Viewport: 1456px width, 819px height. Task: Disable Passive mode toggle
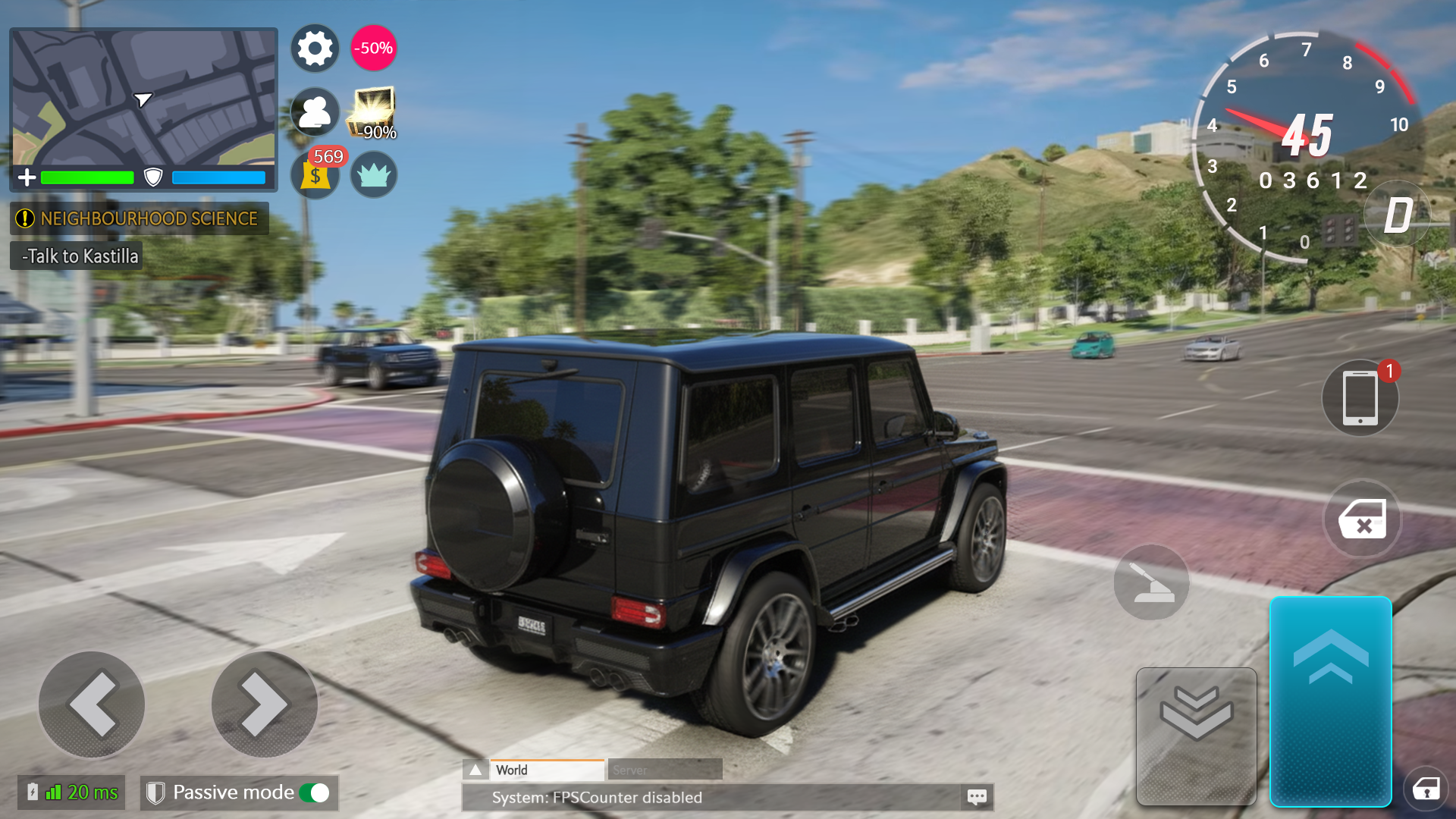pyautogui.click(x=313, y=792)
